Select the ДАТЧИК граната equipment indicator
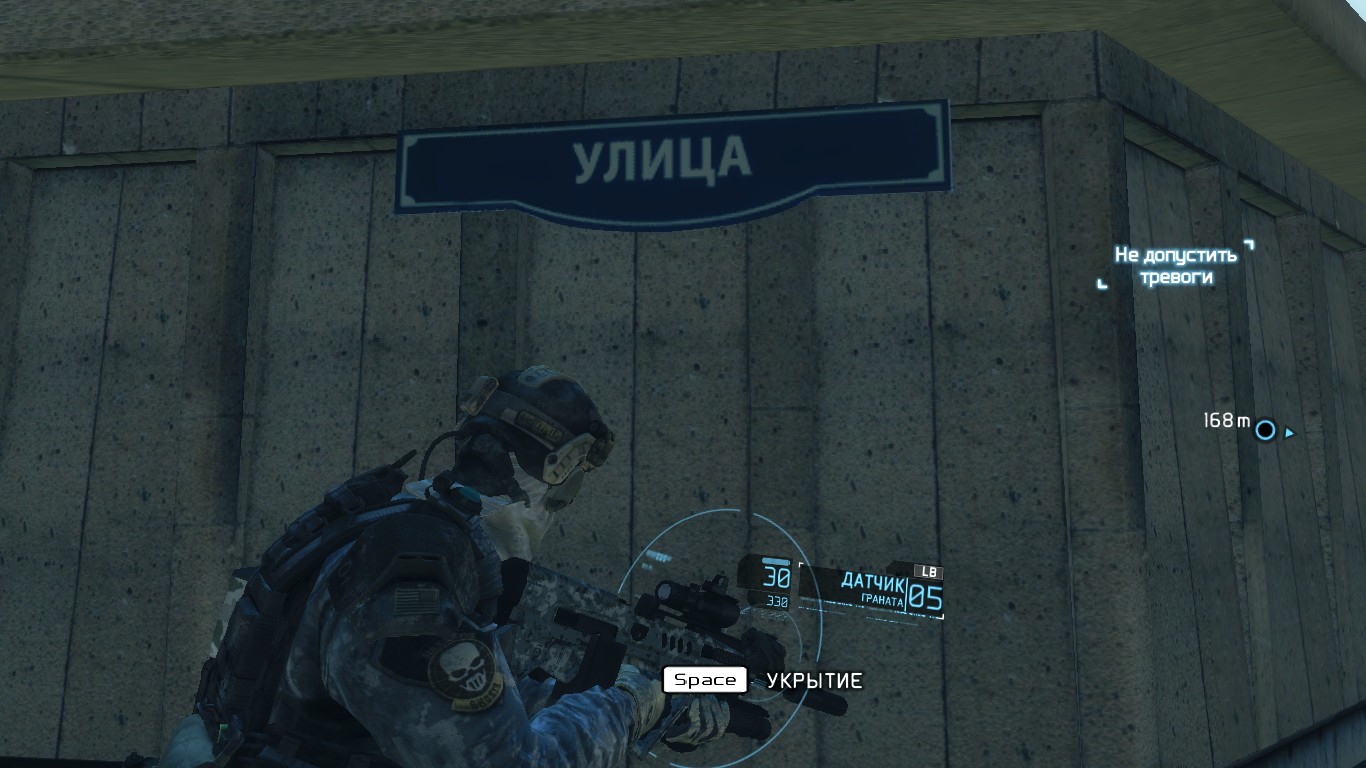This screenshot has height=768, width=1366. pos(873,590)
